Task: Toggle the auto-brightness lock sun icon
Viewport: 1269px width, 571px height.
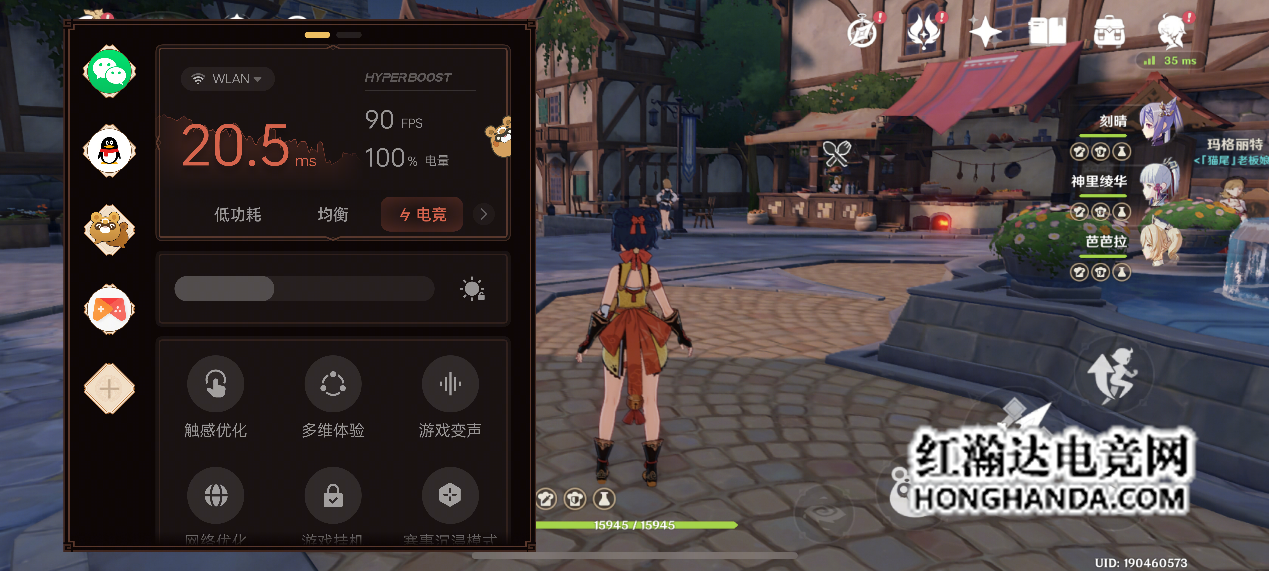Action: pos(473,289)
